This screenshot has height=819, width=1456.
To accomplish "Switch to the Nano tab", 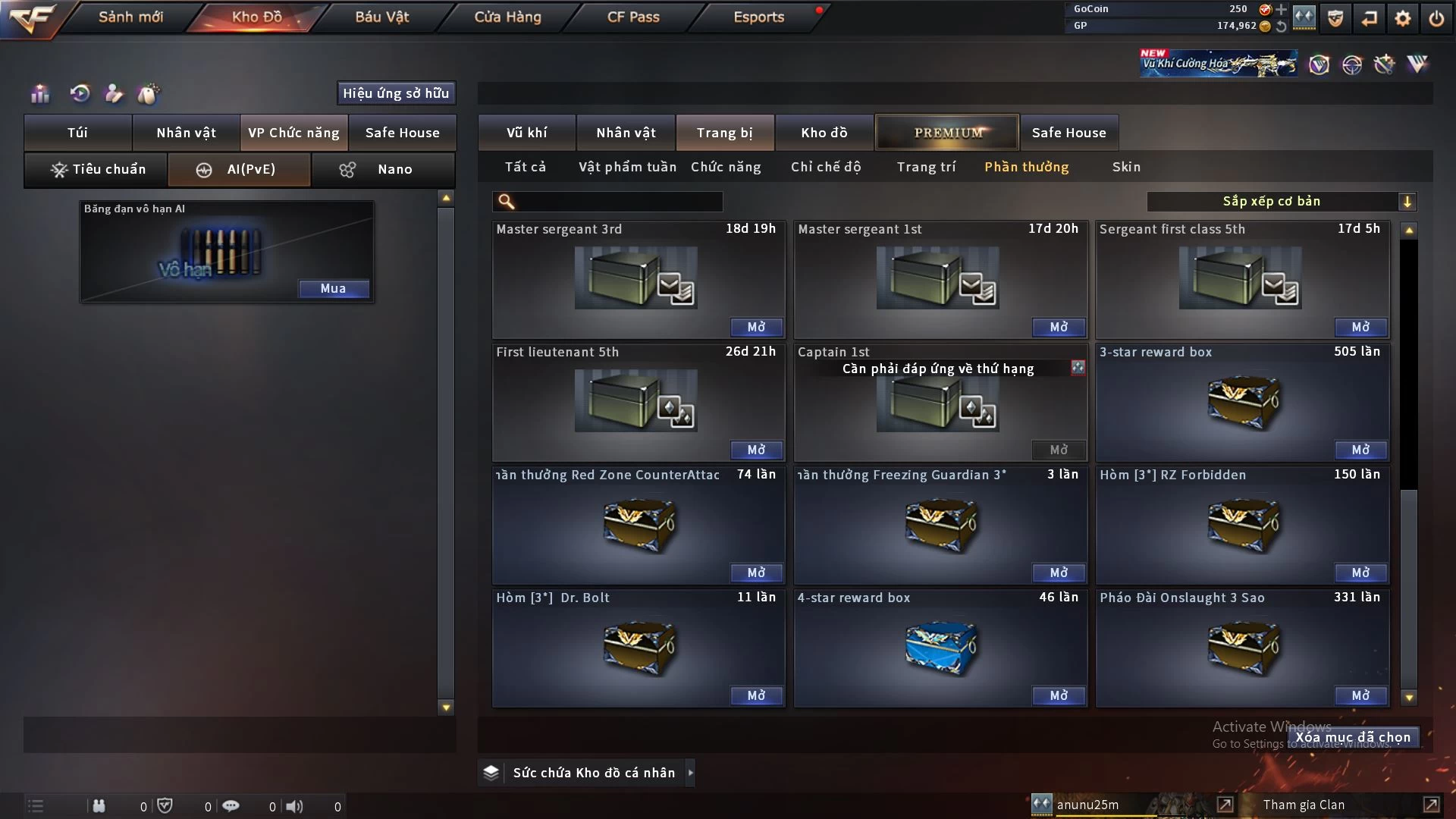I will pyautogui.click(x=384, y=169).
